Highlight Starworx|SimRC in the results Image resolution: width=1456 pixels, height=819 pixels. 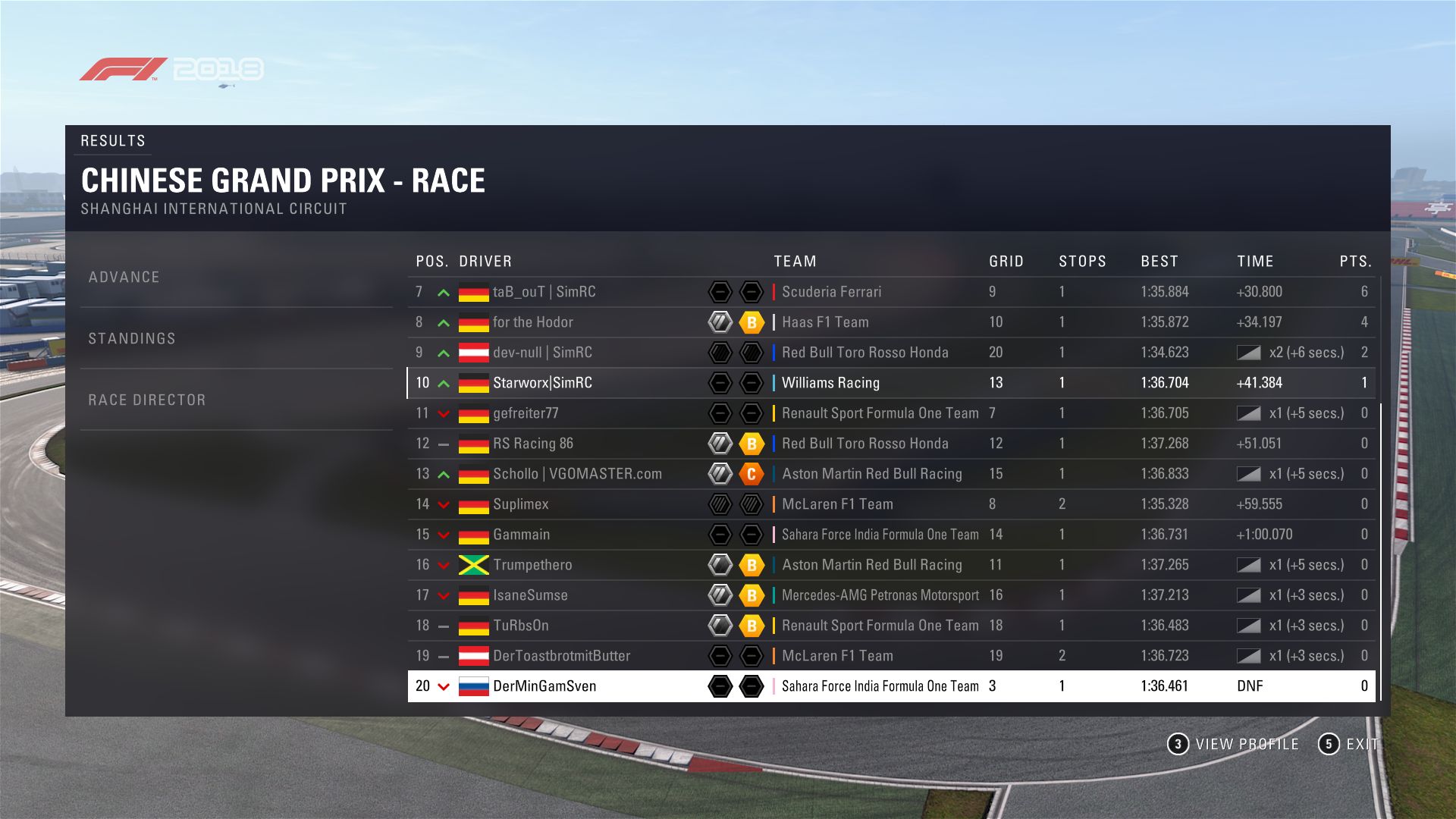click(542, 383)
